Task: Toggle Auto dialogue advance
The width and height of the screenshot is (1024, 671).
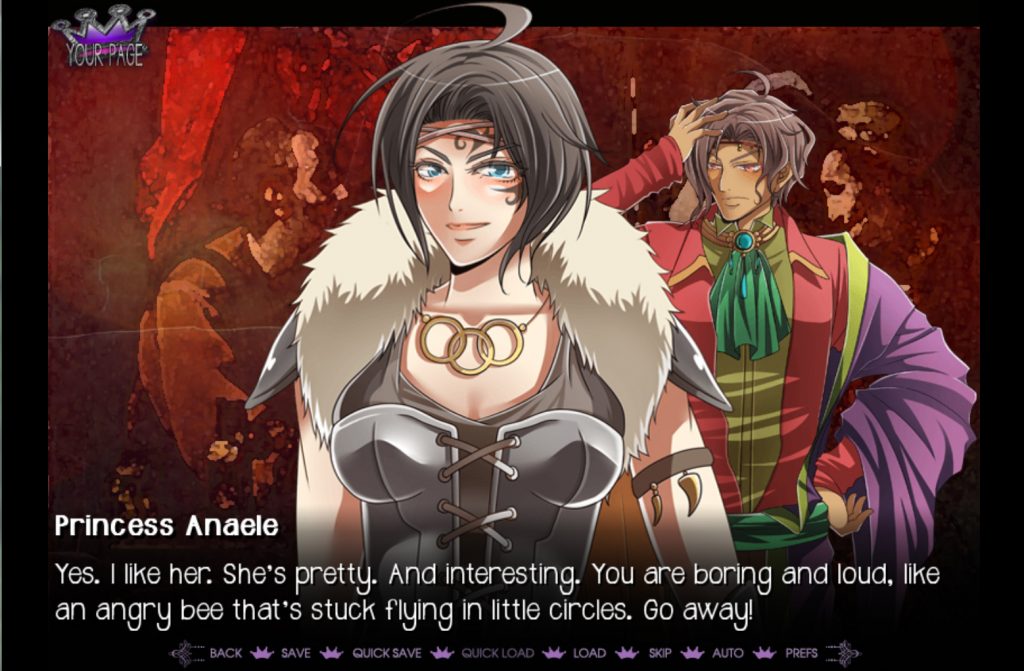Action: coord(727,653)
